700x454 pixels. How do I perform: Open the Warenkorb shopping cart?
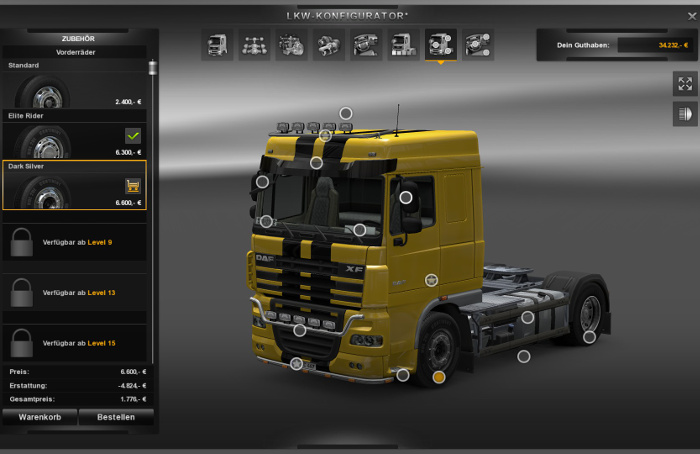point(39,417)
